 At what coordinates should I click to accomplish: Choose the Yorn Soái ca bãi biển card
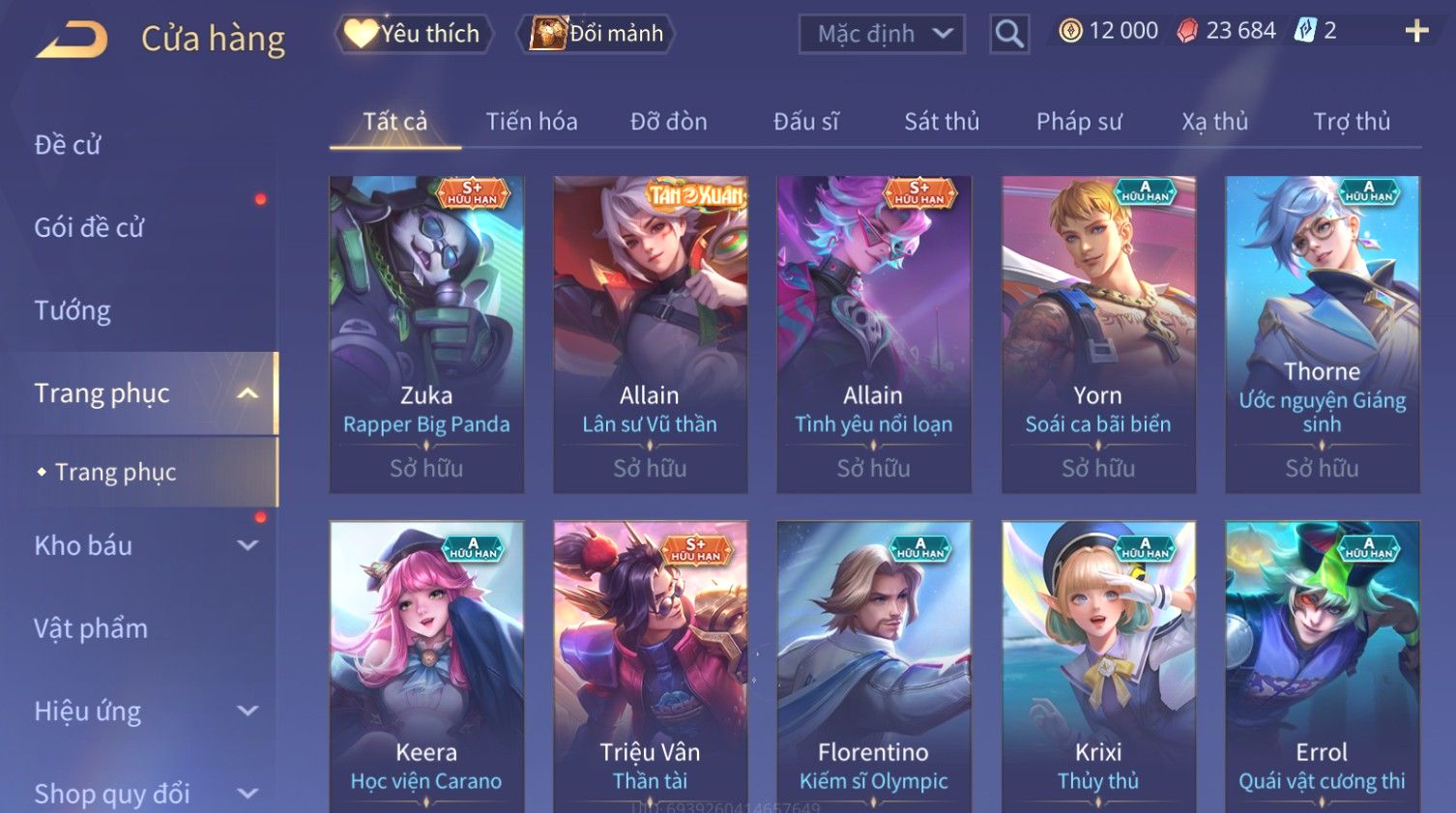[1098, 334]
